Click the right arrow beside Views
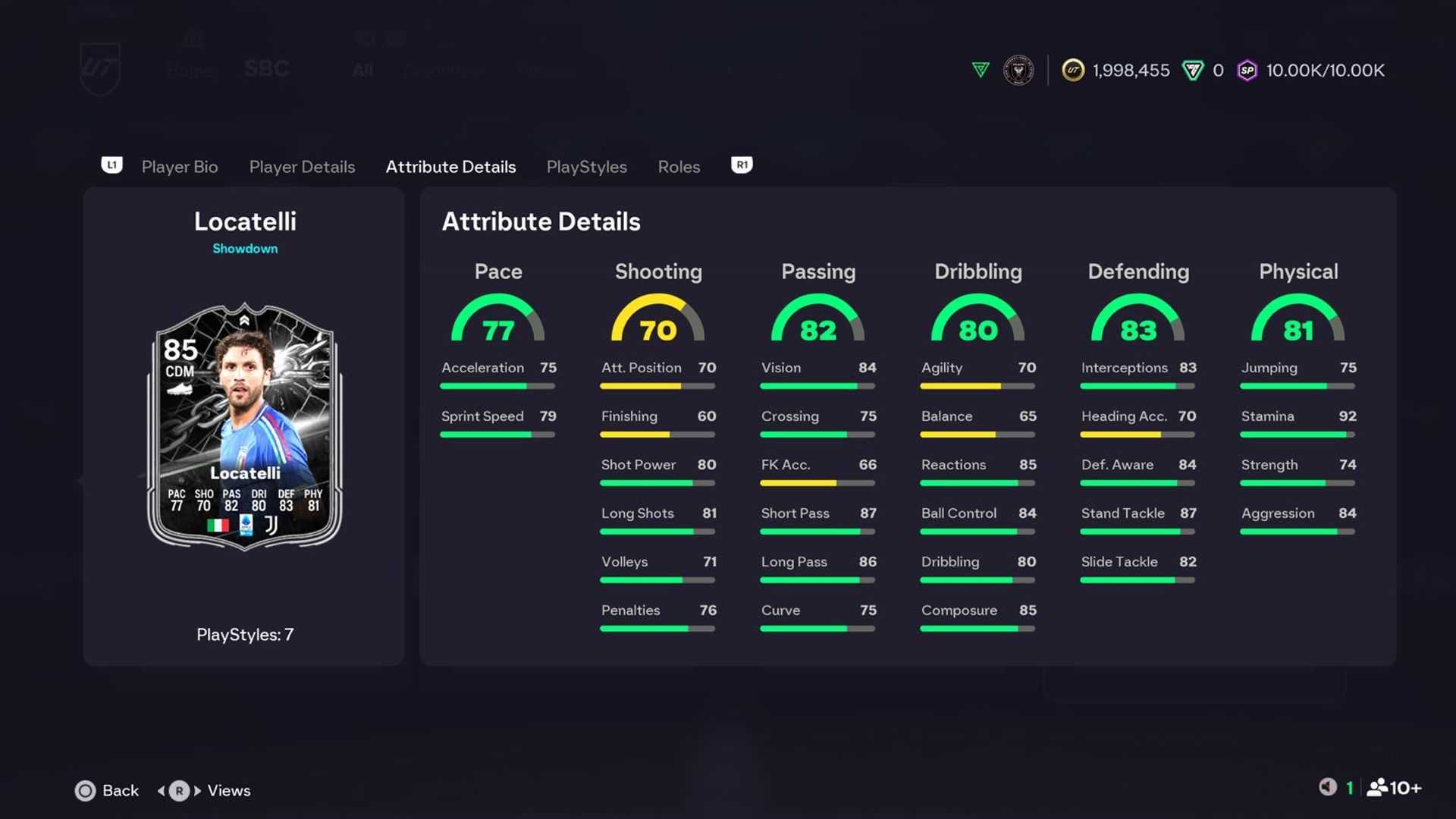The image size is (1456, 819). pyautogui.click(x=199, y=790)
